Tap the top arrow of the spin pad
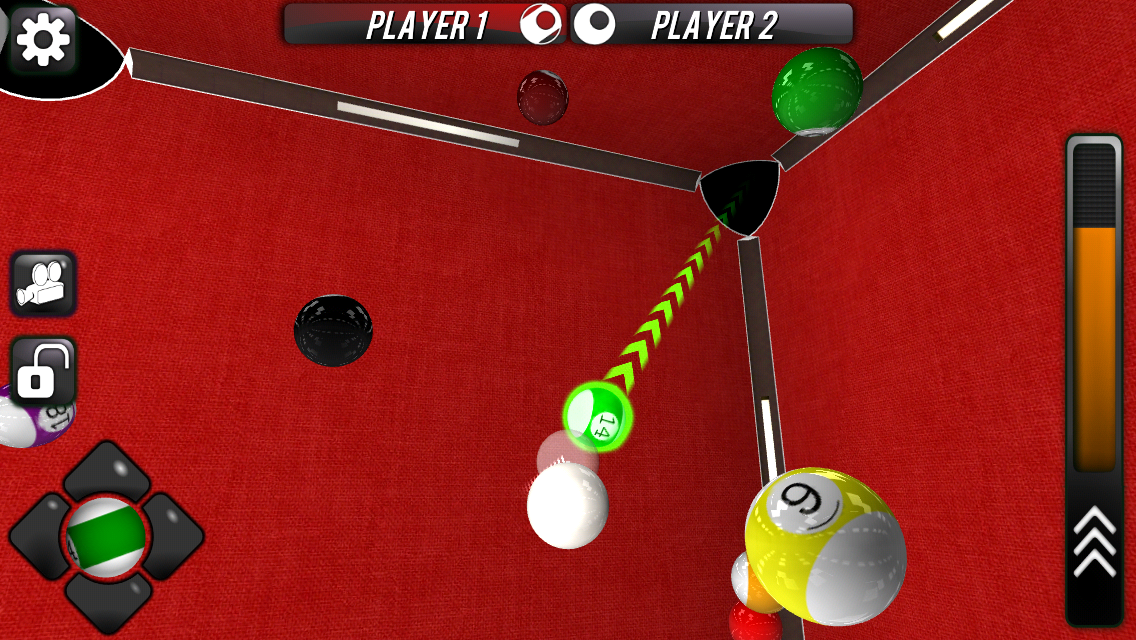The image size is (1136, 640). [x=107, y=471]
